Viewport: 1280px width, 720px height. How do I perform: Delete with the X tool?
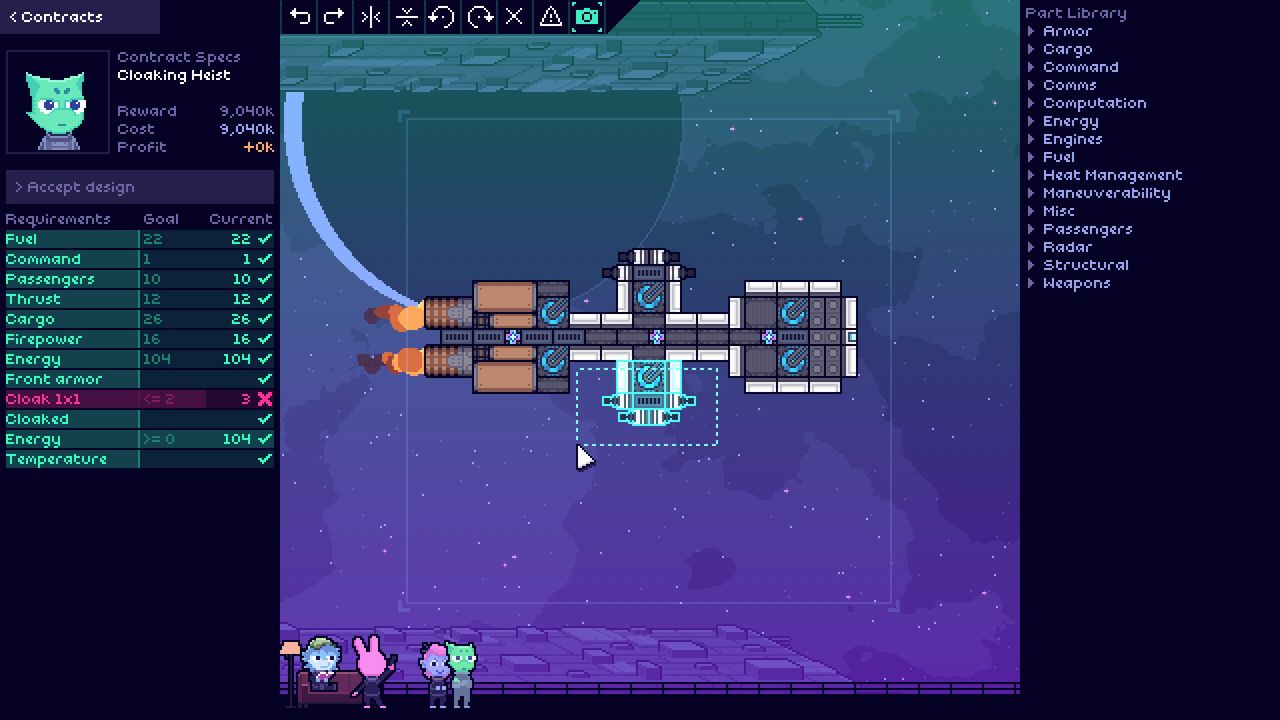coord(514,16)
